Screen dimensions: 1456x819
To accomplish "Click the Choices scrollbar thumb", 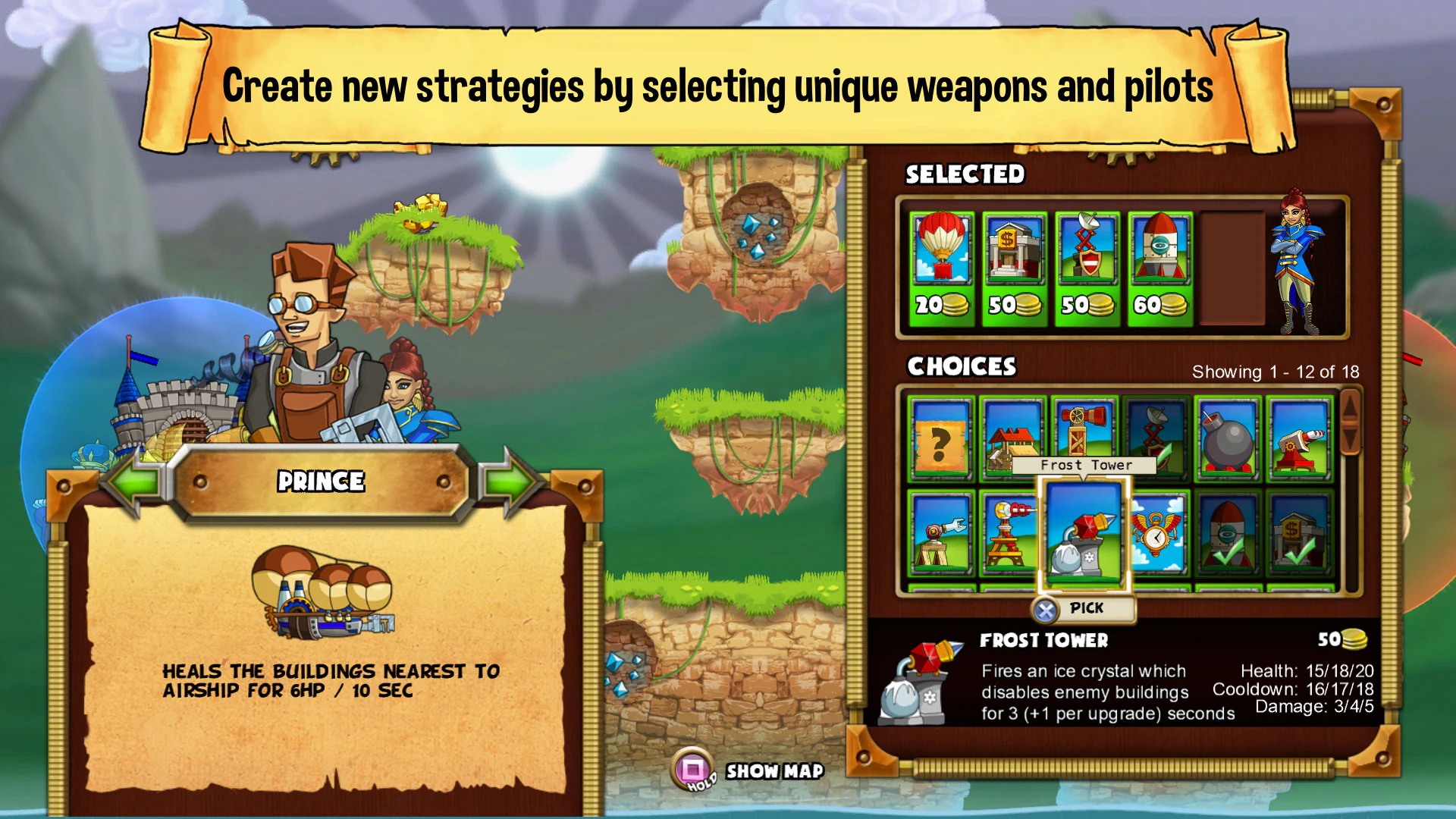I will pos(1350,422).
